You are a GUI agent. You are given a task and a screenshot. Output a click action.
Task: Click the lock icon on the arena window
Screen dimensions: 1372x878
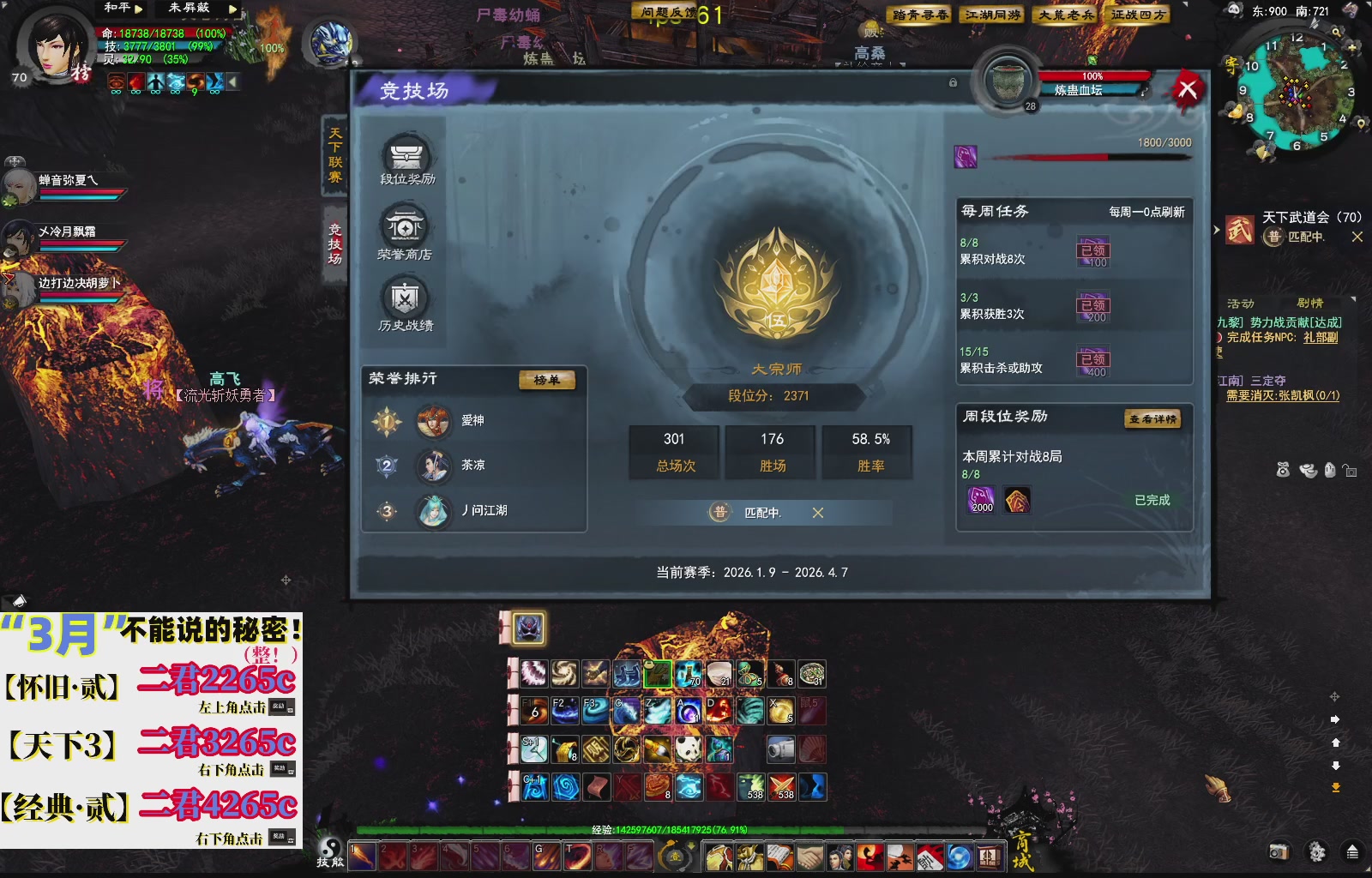click(x=952, y=81)
